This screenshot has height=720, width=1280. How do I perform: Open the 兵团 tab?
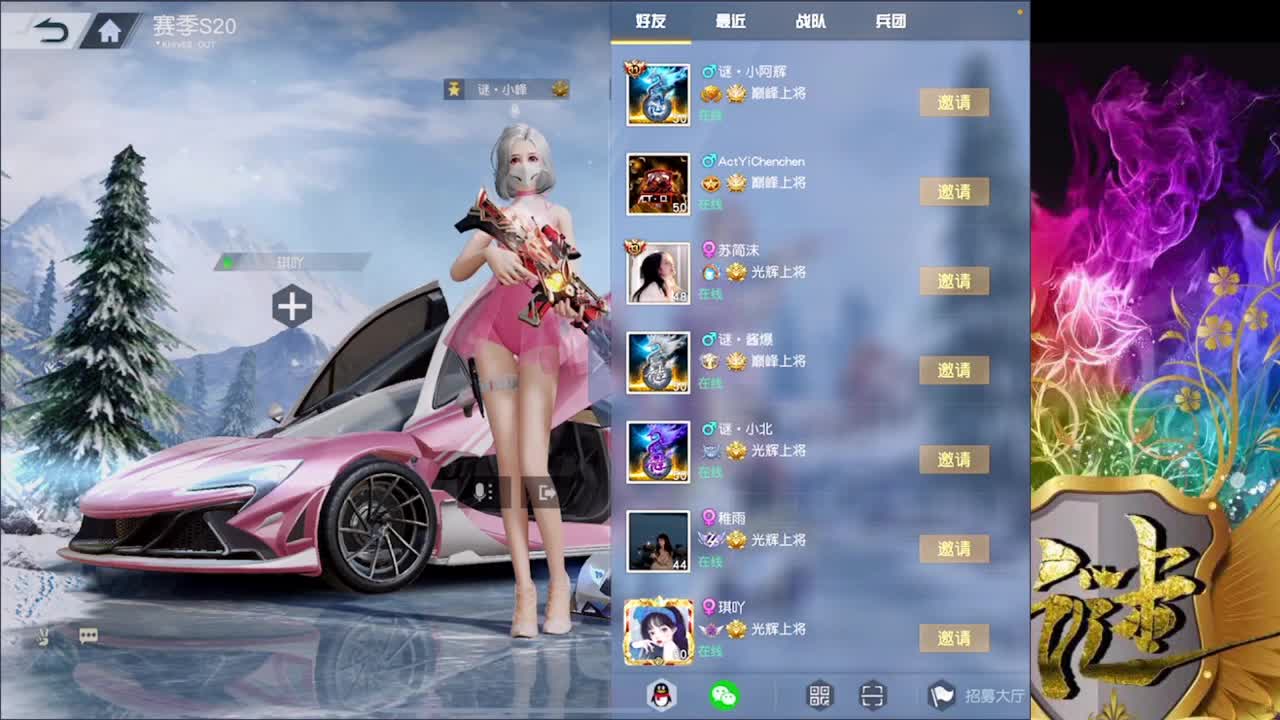pyautogui.click(x=890, y=21)
